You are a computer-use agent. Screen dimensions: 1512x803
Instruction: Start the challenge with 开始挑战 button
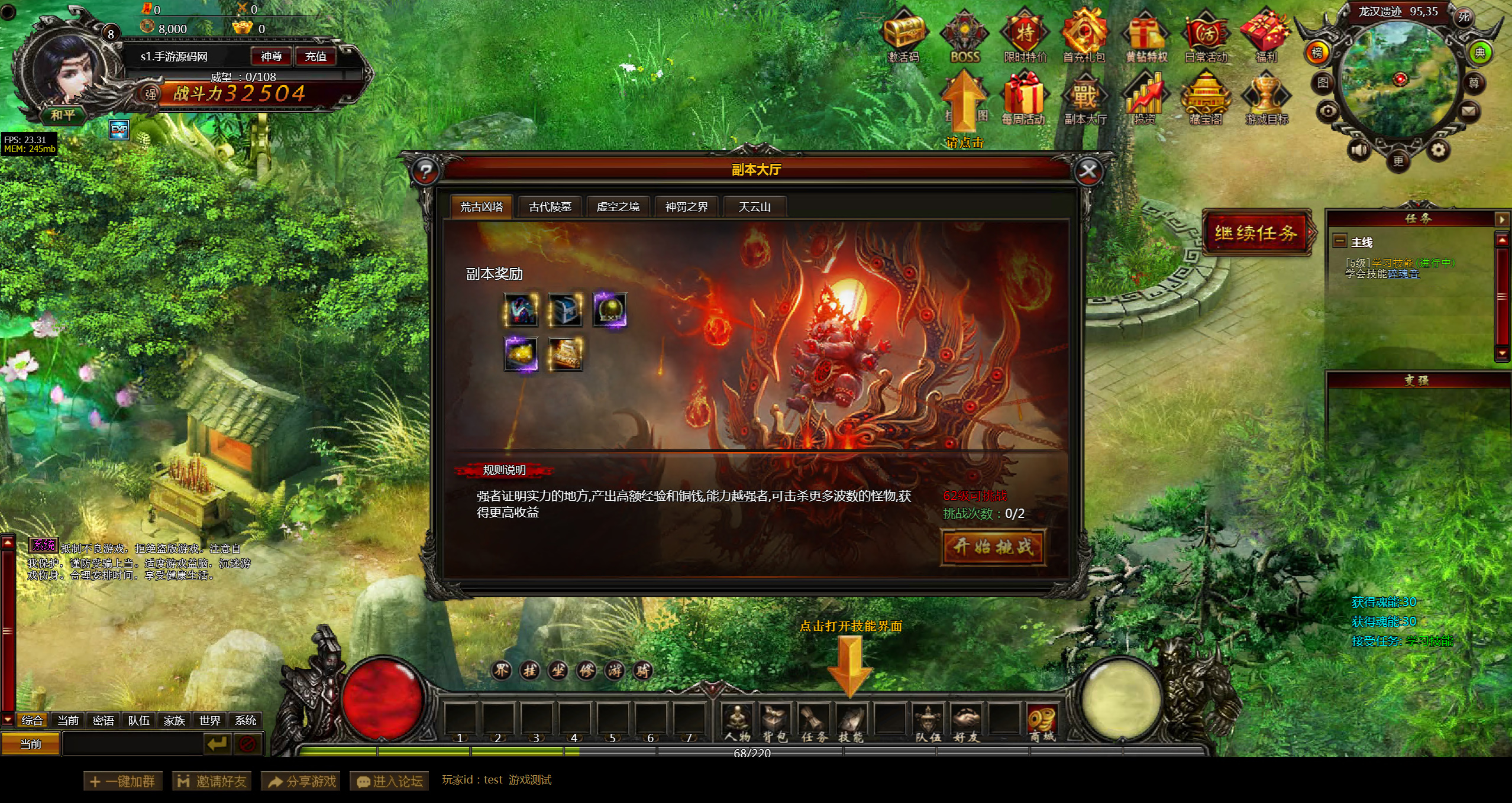click(993, 547)
